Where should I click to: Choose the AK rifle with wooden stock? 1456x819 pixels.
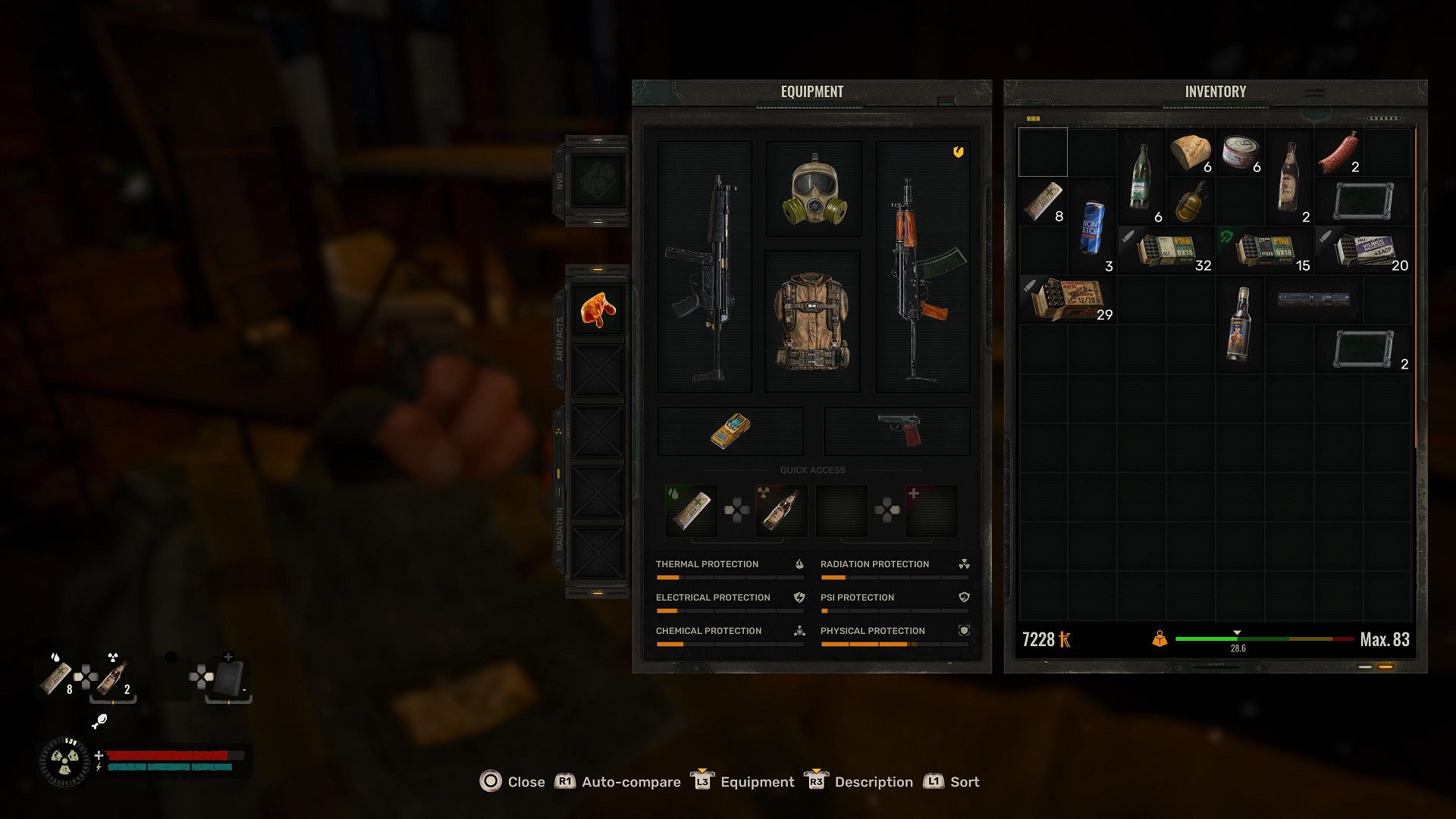tap(922, 267)
